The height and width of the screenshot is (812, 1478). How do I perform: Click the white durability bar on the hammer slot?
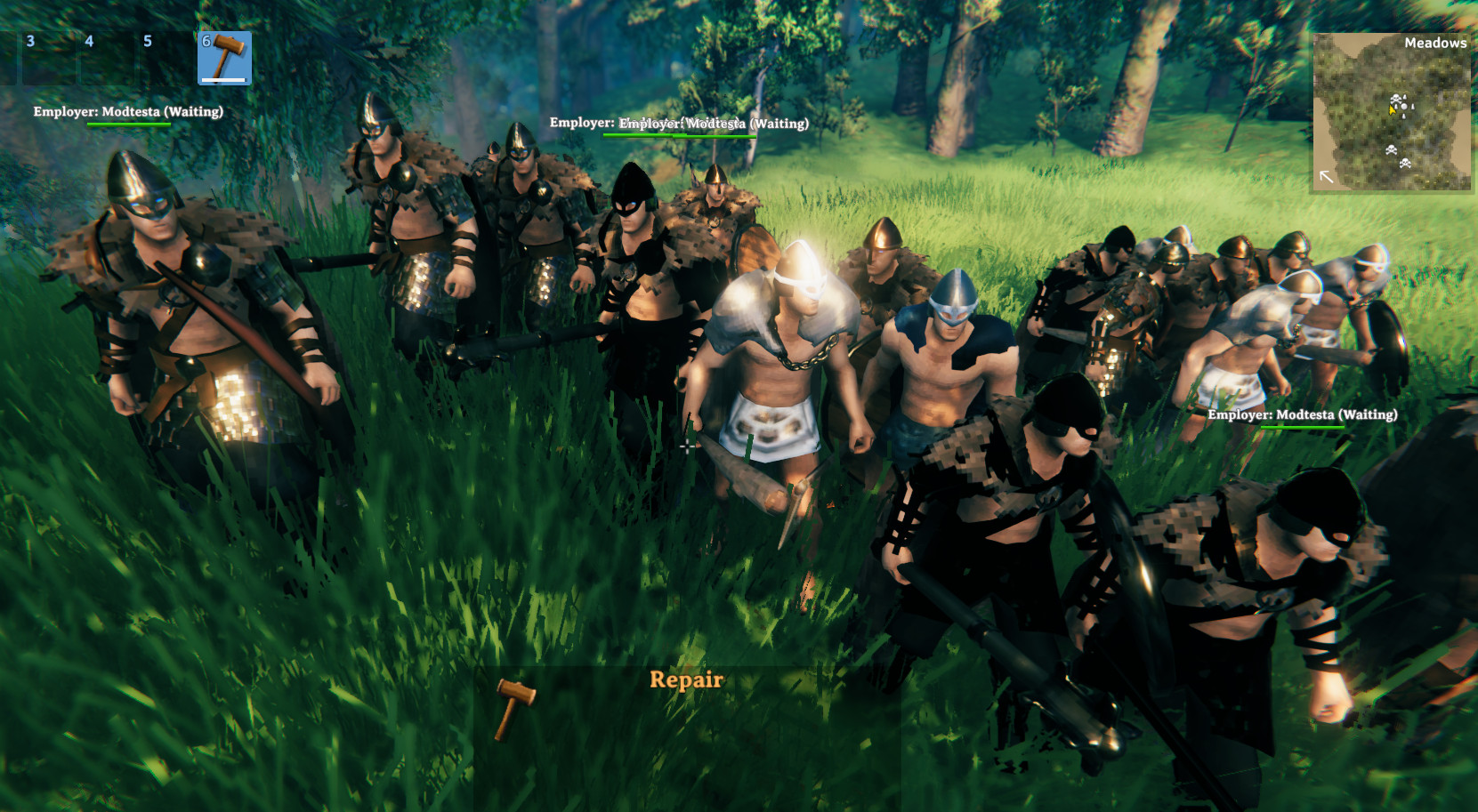(224, 79)
